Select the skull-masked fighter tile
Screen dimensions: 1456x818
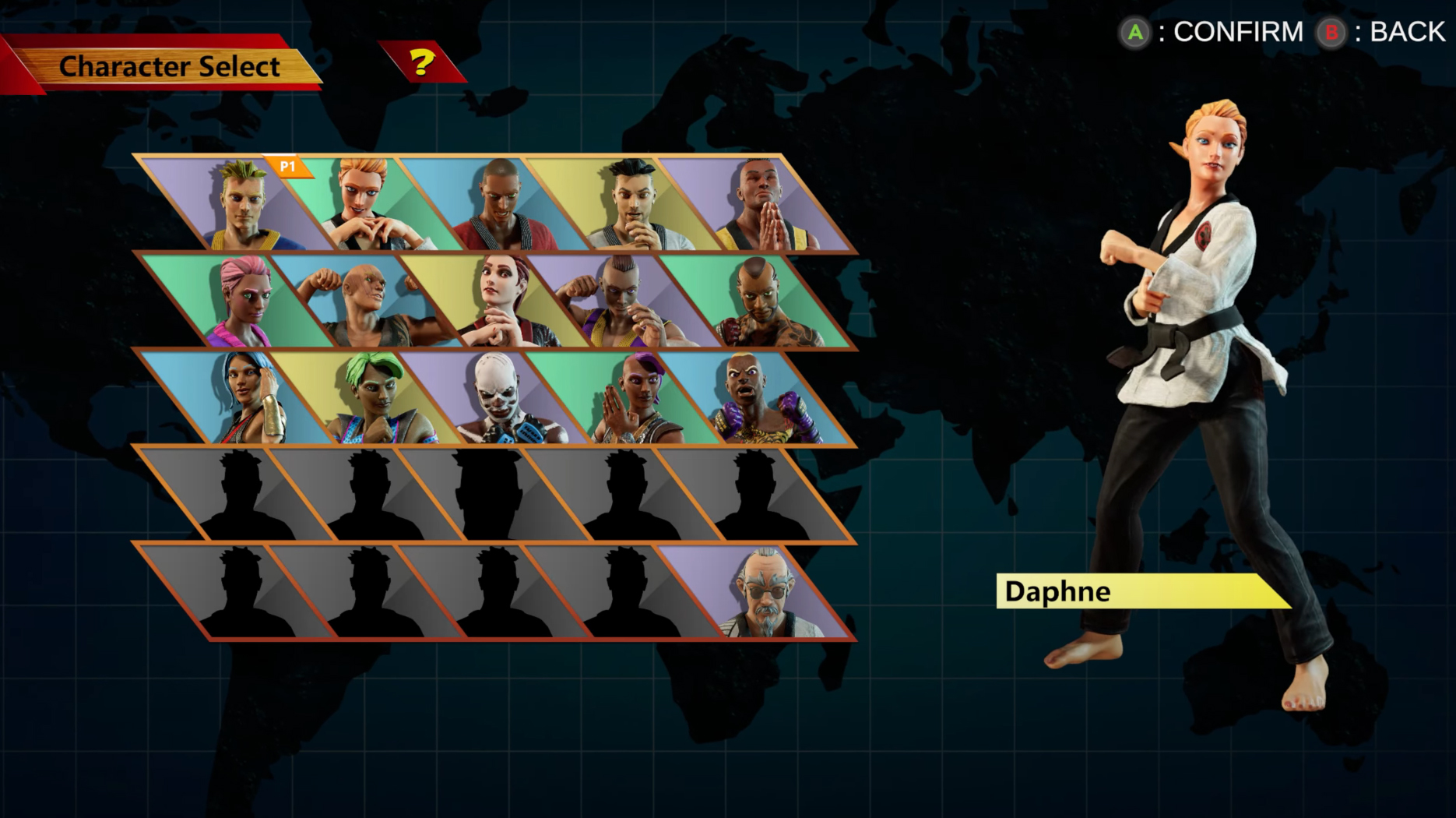click(x=497, y=399)
